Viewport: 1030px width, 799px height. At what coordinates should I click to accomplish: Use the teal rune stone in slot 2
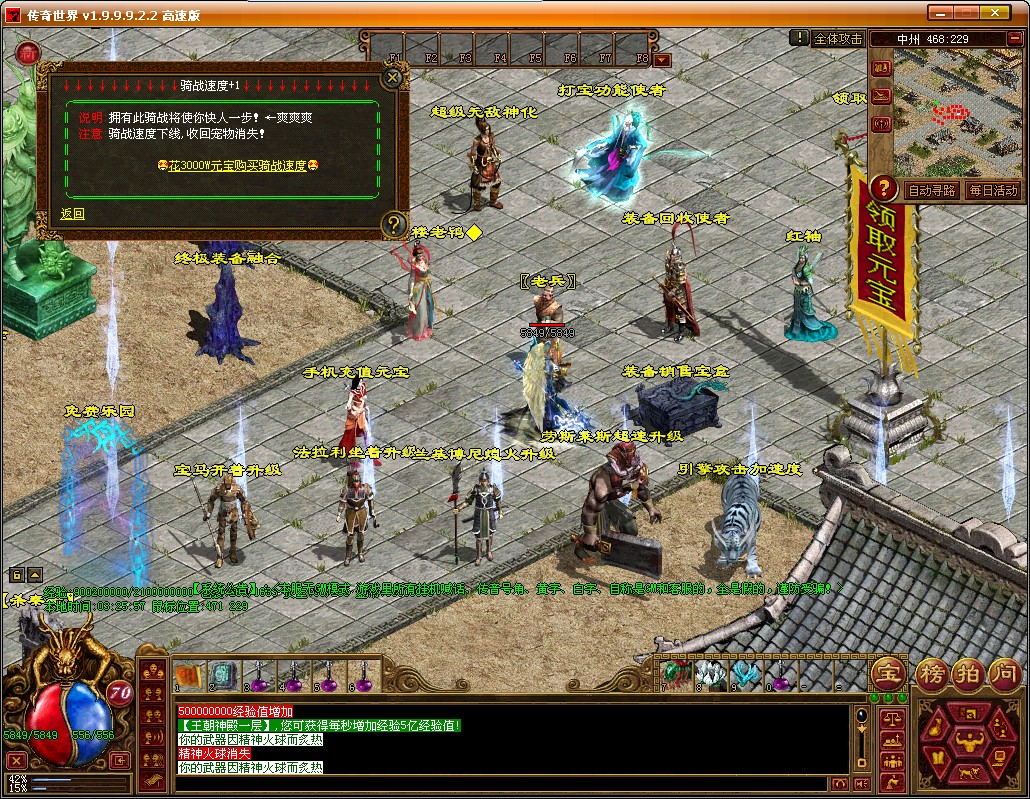coord(223,676)
